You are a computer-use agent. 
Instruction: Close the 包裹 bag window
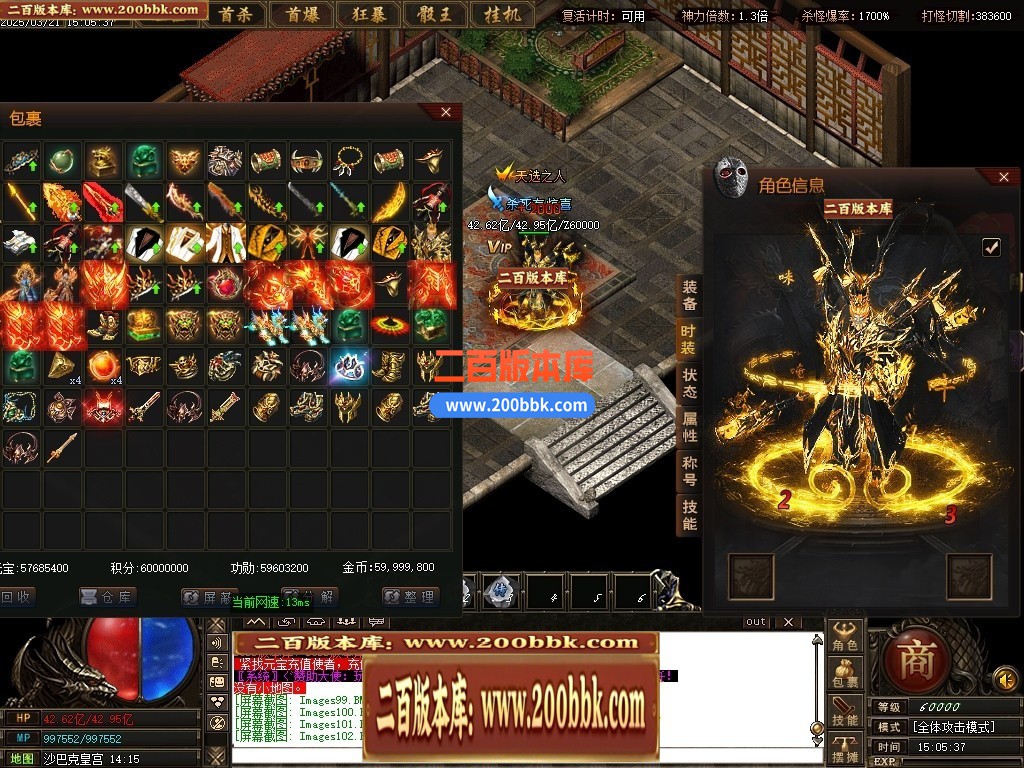(447, 113)
